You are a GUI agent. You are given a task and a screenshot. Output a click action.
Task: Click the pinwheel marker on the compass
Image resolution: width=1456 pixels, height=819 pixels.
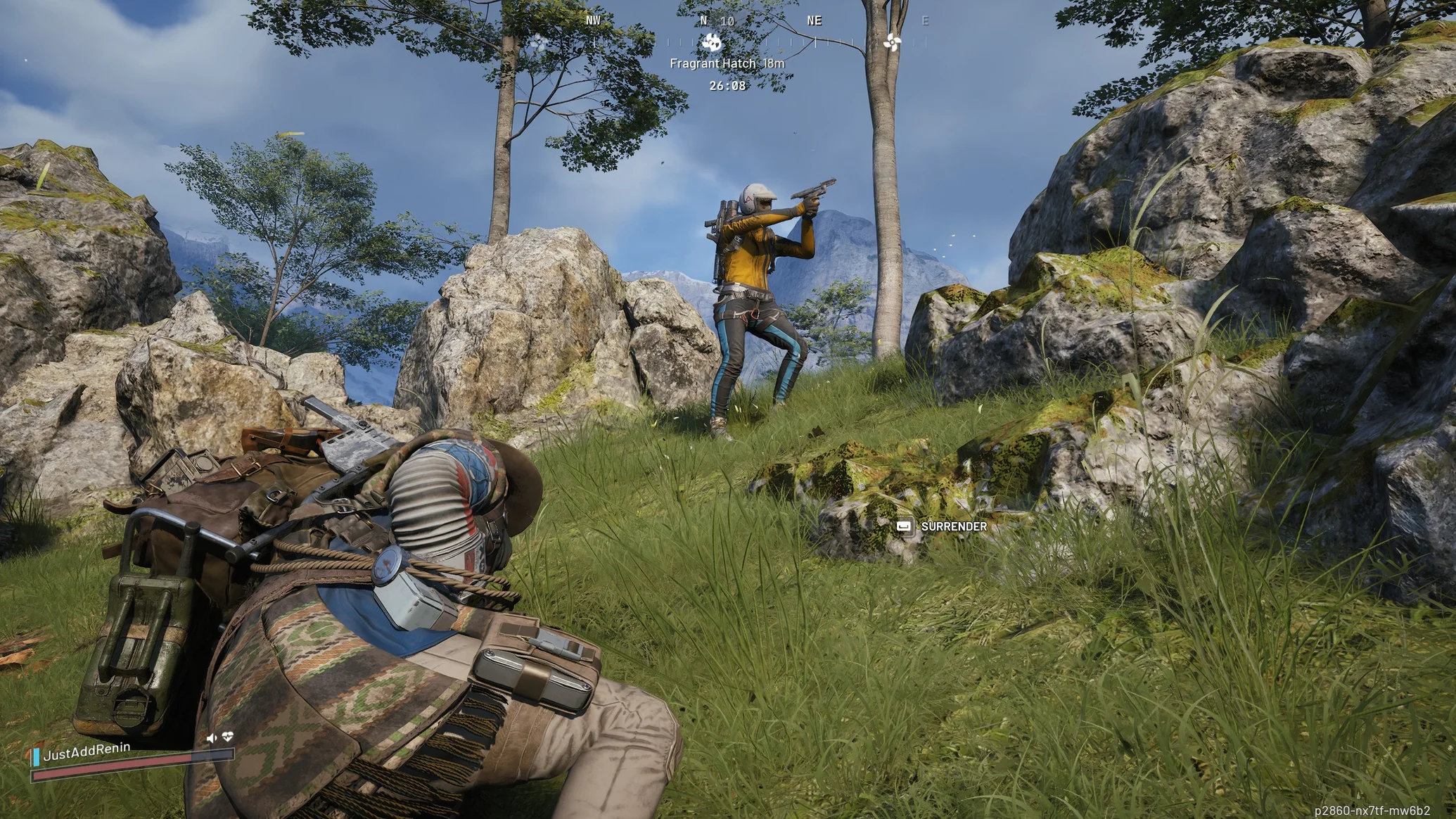click(x=892, y=42)
